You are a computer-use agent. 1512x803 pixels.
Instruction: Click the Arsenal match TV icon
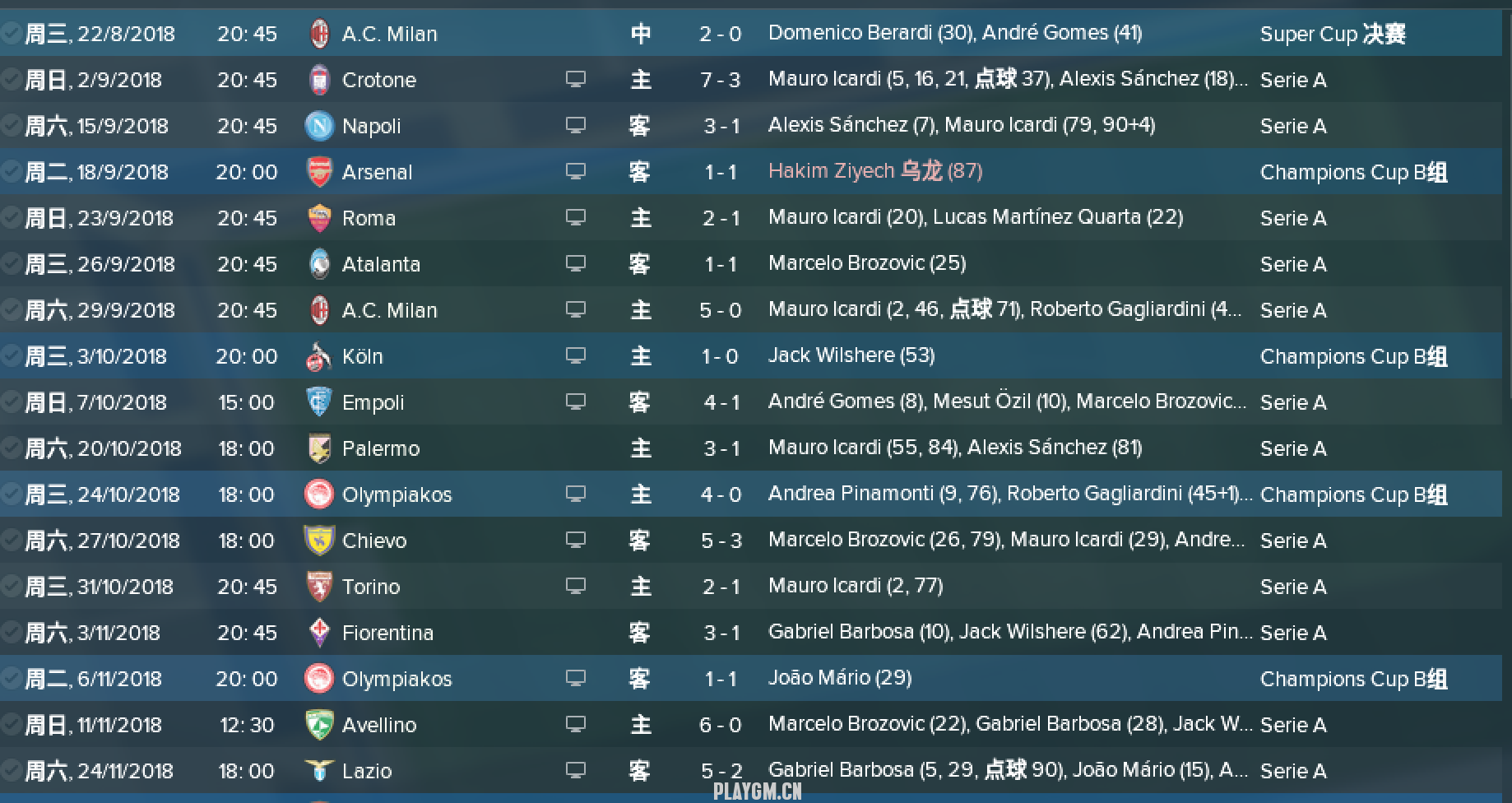576,171
